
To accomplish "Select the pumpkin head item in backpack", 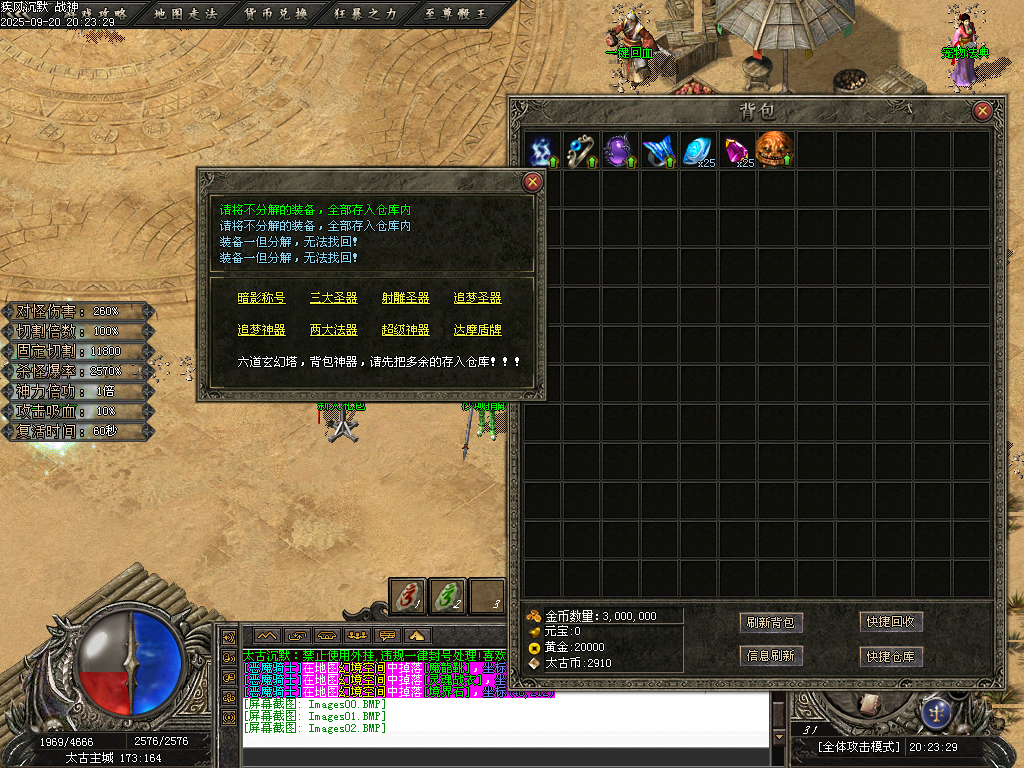I will [x=774, y=150].
